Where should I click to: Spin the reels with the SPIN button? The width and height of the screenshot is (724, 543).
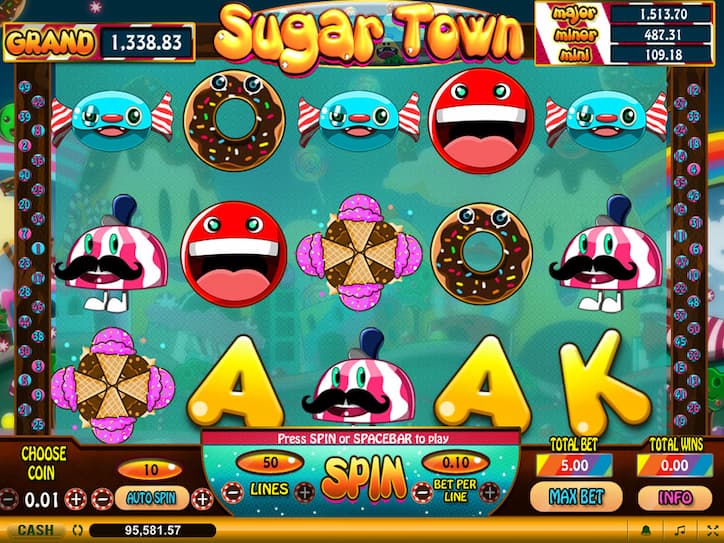click(x=363, y=479)
